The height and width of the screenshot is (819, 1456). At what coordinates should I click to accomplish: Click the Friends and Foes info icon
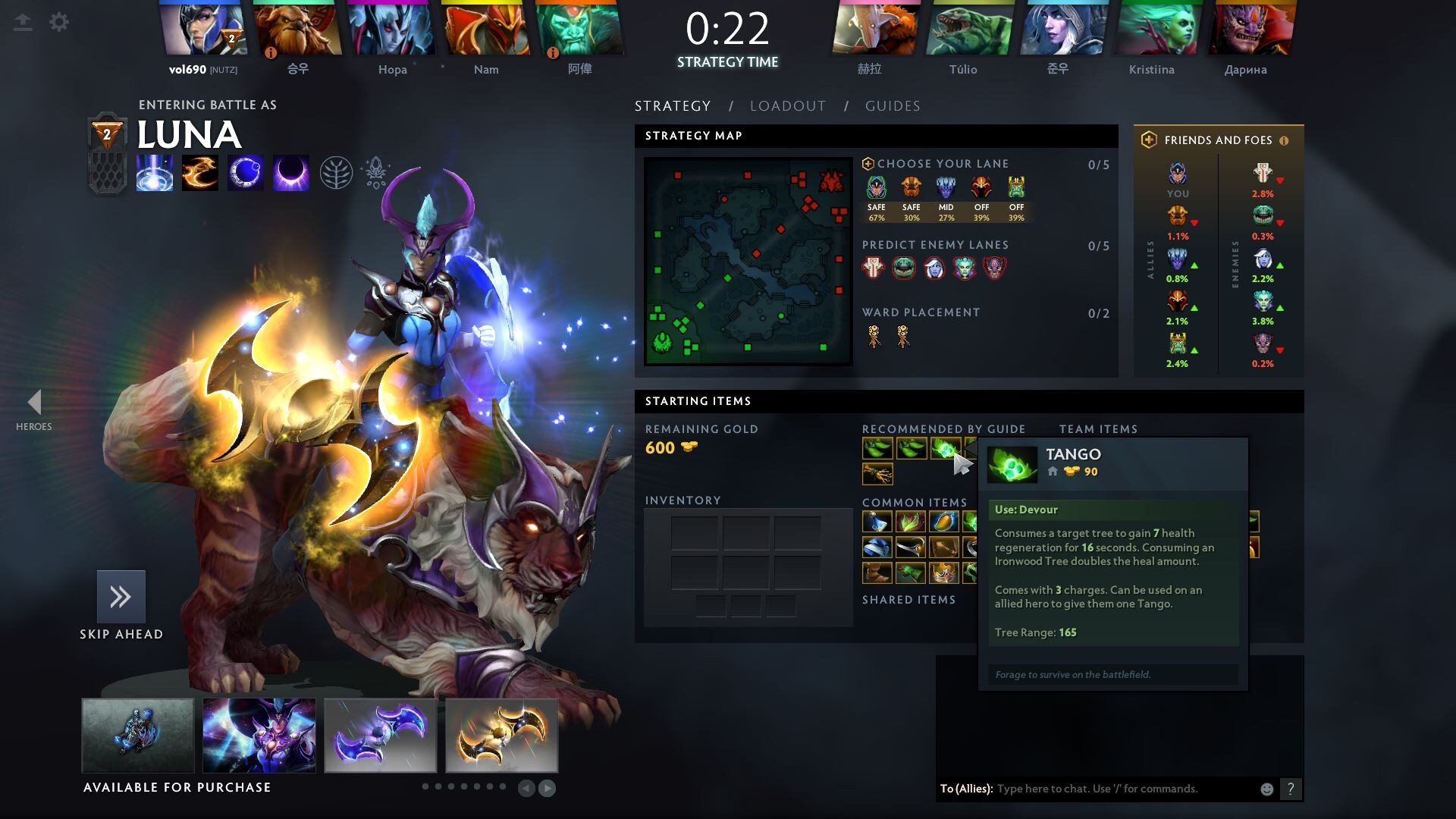(1283, 140)
